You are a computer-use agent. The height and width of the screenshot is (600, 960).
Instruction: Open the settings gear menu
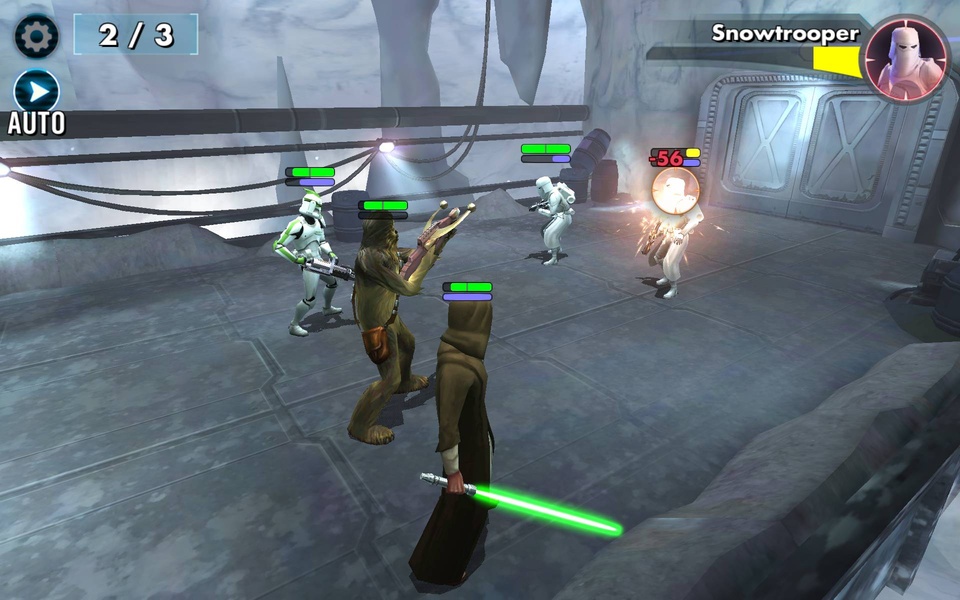(x=36, y=36)
